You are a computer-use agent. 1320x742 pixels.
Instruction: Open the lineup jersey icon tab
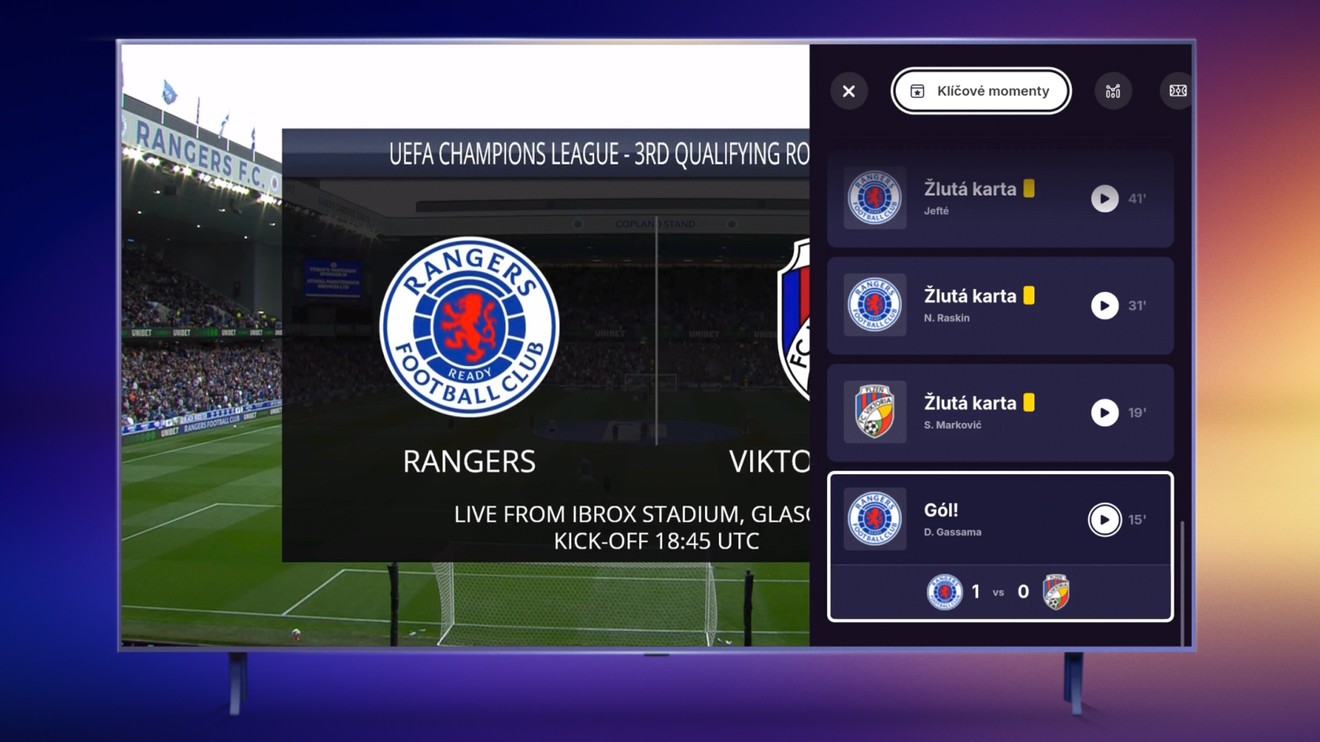(1113, 91)
